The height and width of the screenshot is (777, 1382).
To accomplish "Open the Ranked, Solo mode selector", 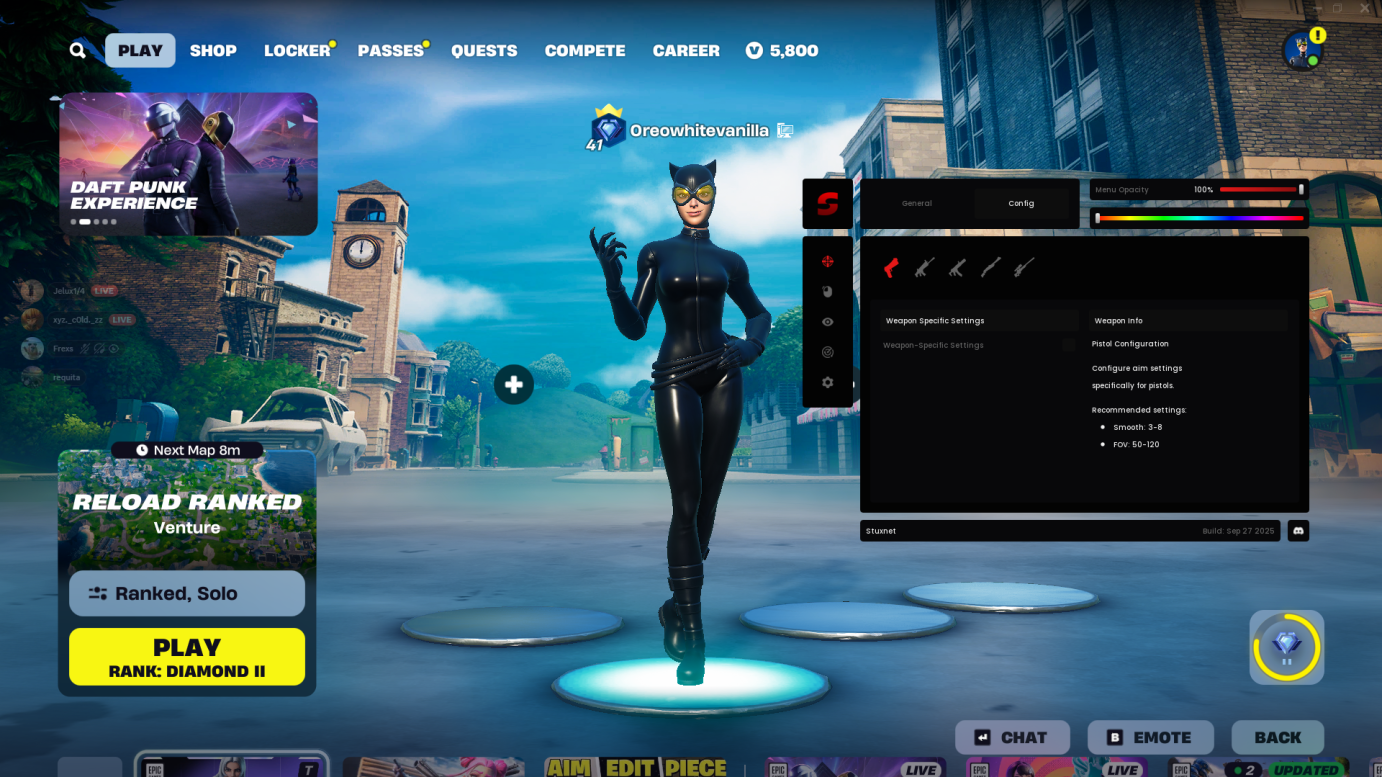I will (x=186, y=593).
